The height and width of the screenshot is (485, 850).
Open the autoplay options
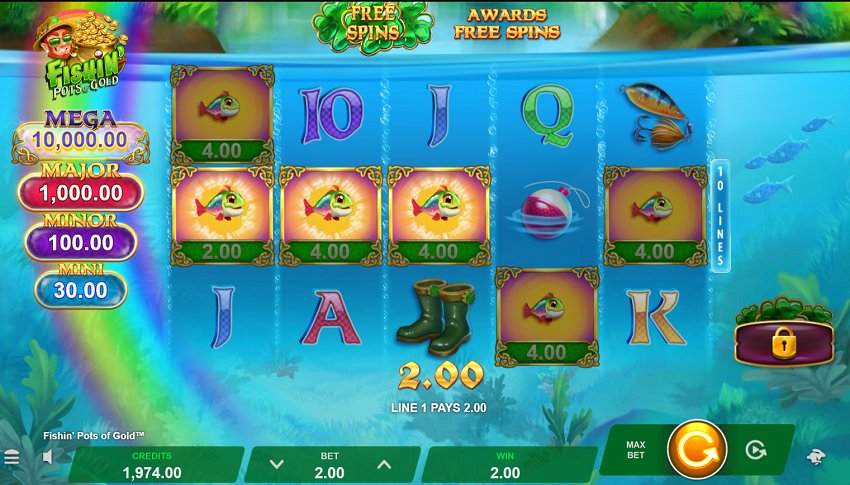[x=756, y=450]
